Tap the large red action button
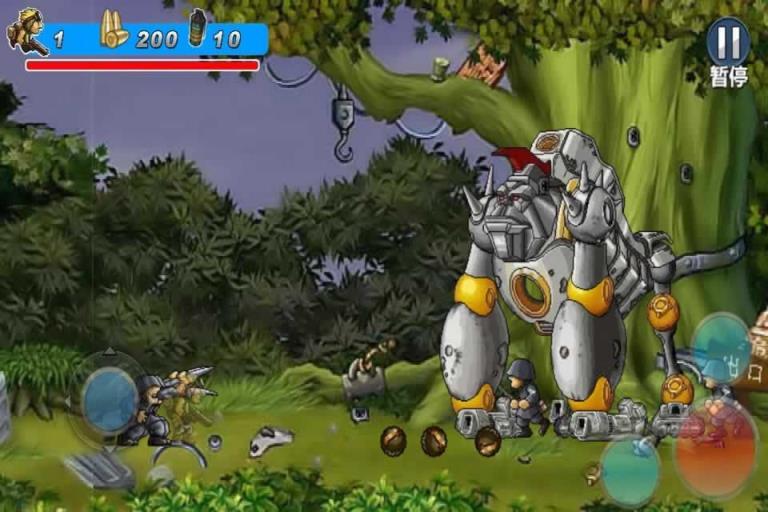This screenshot has height=512, width=768. coord(715,449)
